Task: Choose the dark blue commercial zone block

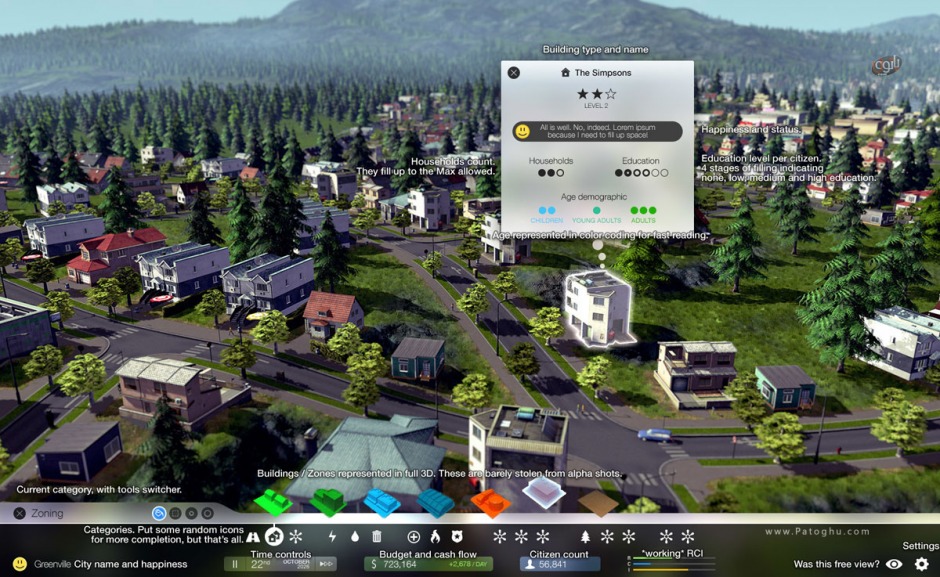Action: click(435, 501)
